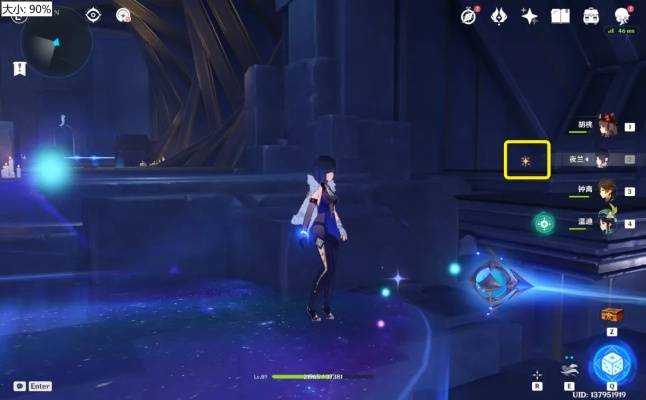Open the character head Paimon menu icon
Image resolution: width=646 pixels, height=400 pixels.
pos(622,15)
